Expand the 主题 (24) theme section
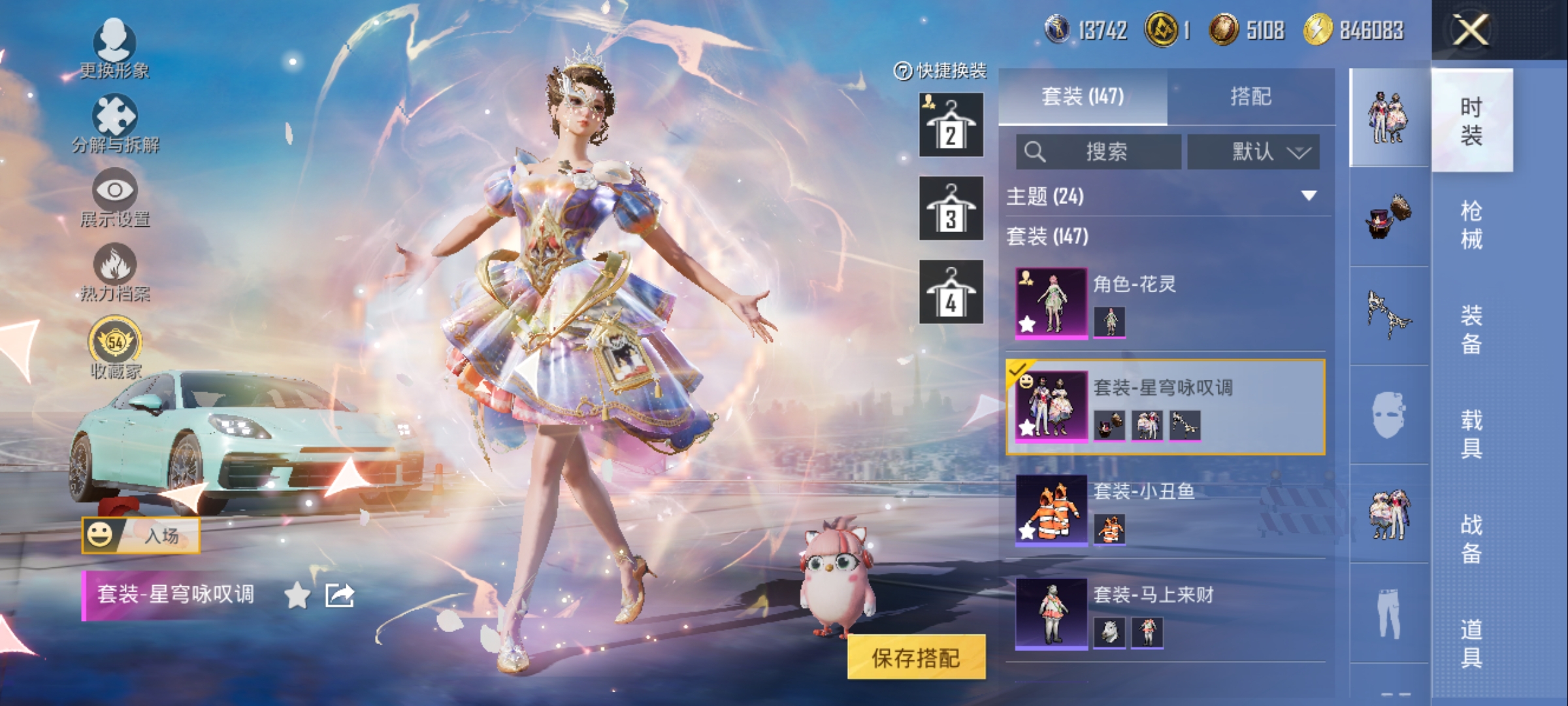The image size is (1568, 706). click(x=1308, y=195)
